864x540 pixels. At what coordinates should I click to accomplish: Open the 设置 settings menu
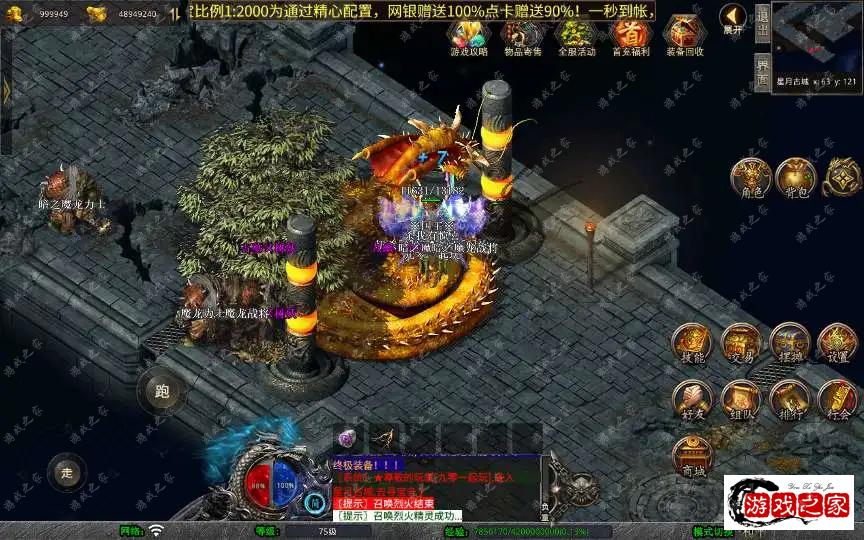[x=837, y=343]
